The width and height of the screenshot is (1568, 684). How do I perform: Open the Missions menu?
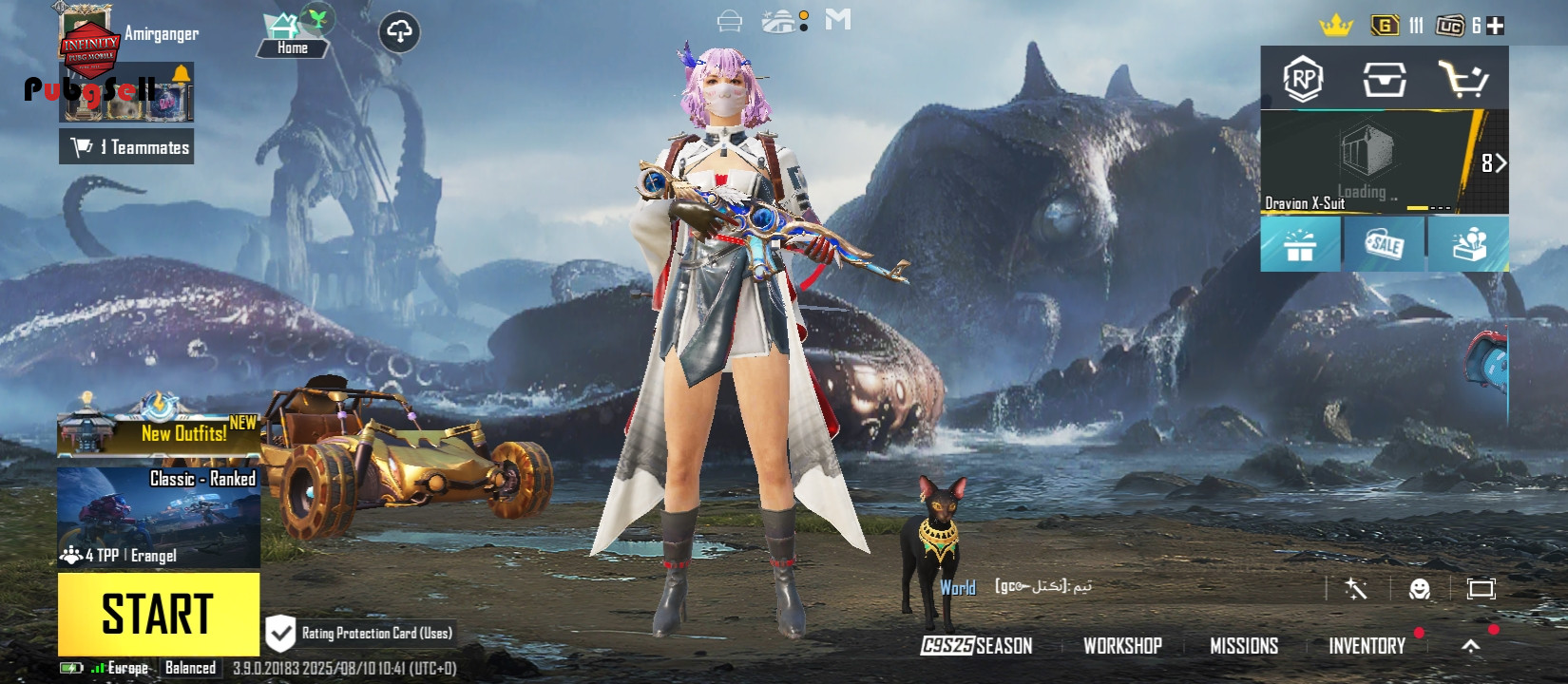point(1243,646)
